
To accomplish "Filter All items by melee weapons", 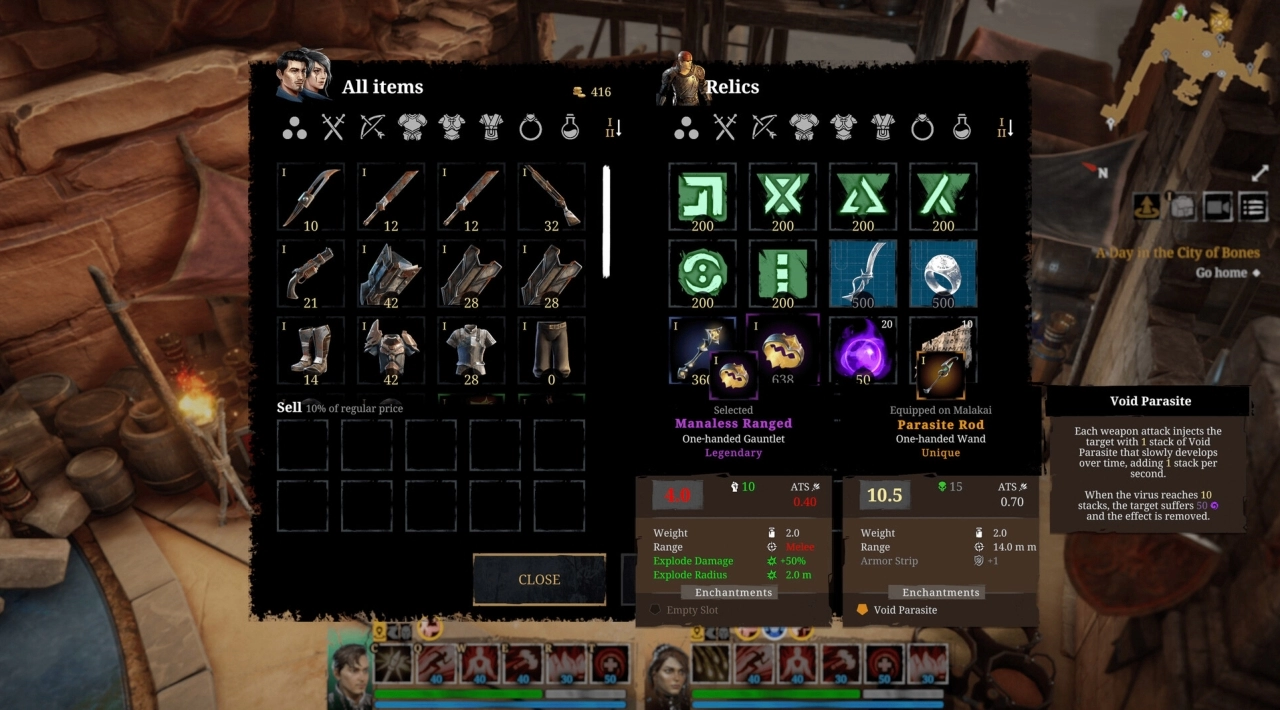I will (x=333, y=127).
